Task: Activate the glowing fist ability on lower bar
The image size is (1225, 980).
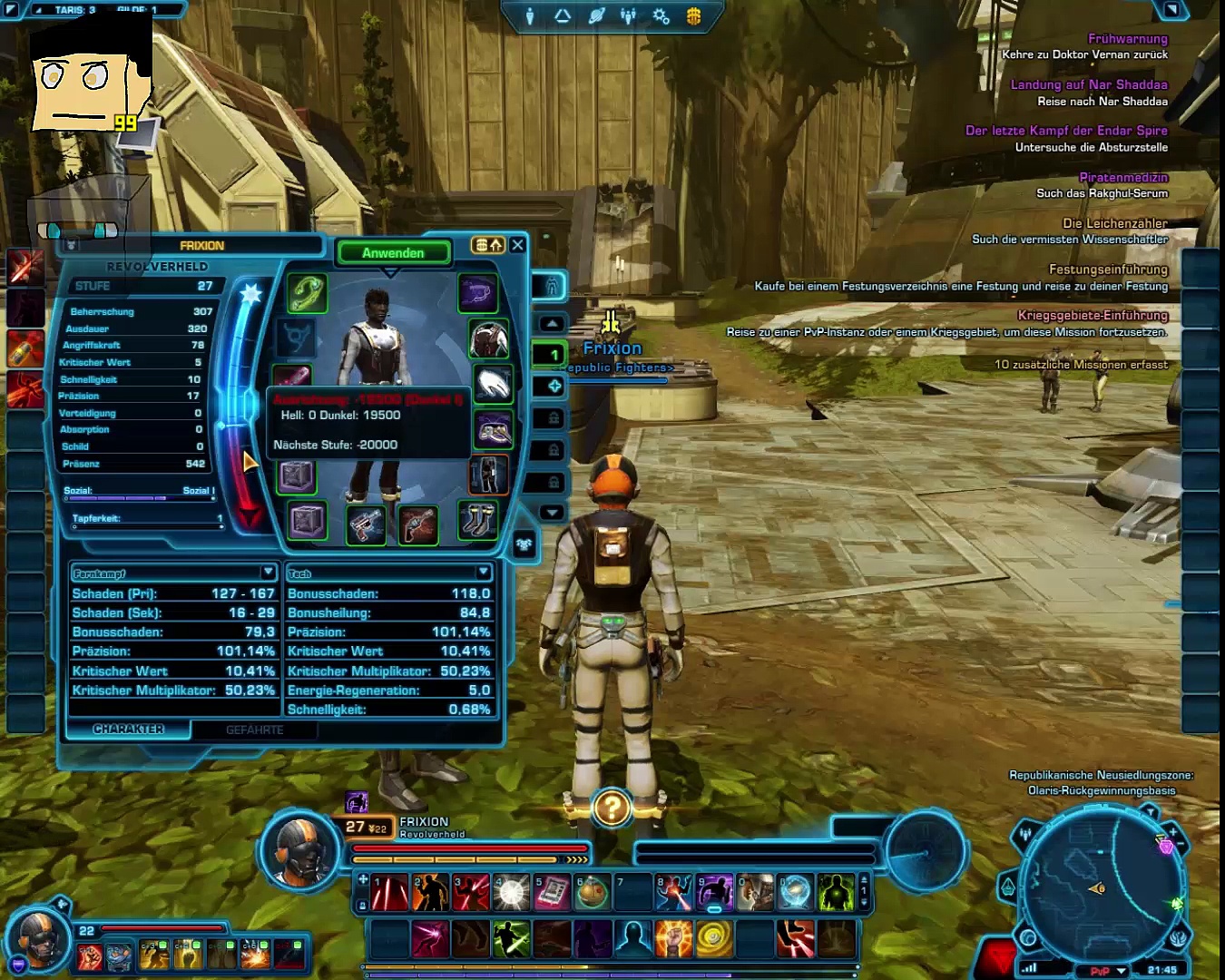Action: tap(672, 939)
